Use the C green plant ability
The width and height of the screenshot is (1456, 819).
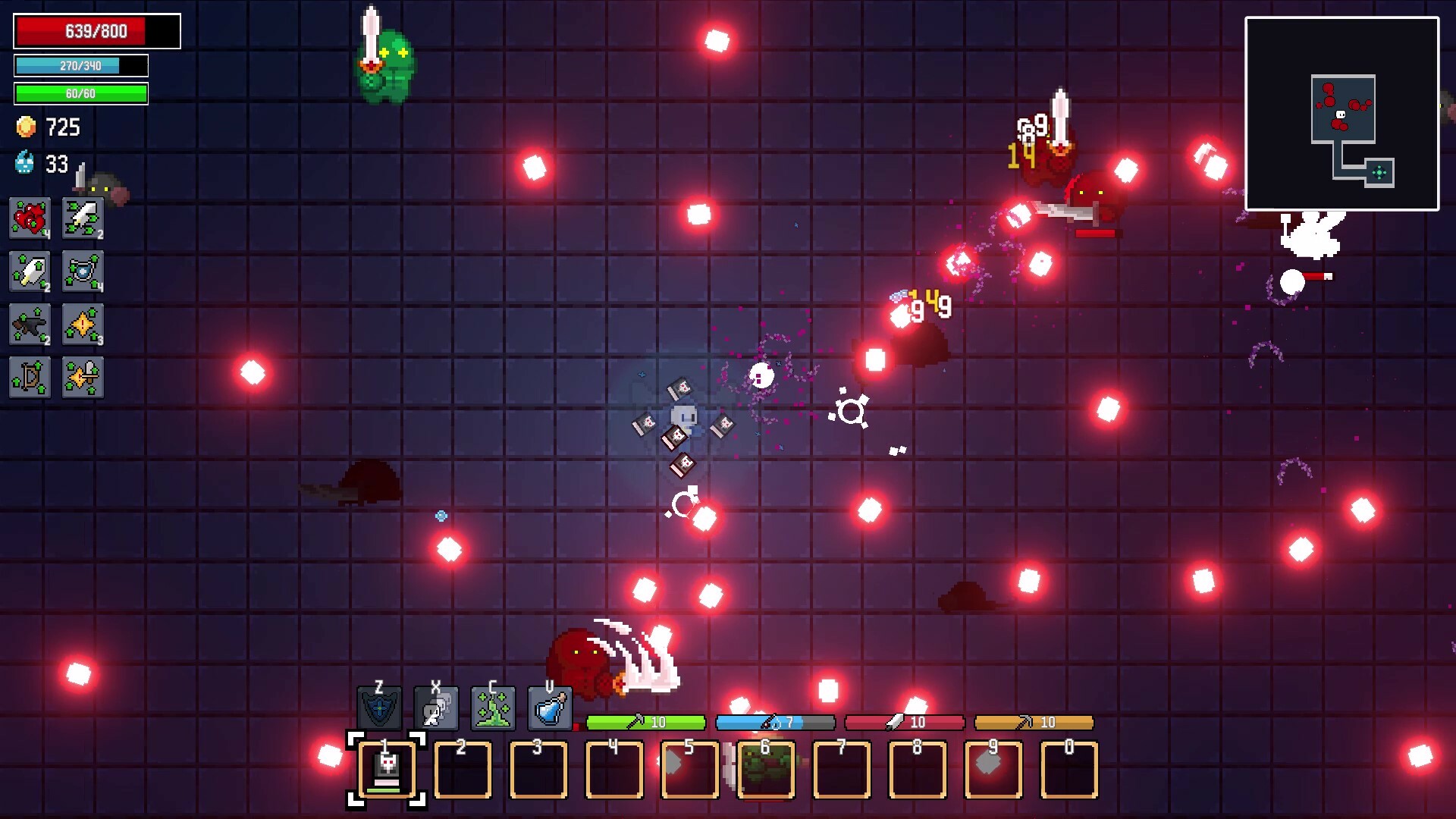pyautogui.click(x=494, y=710)
